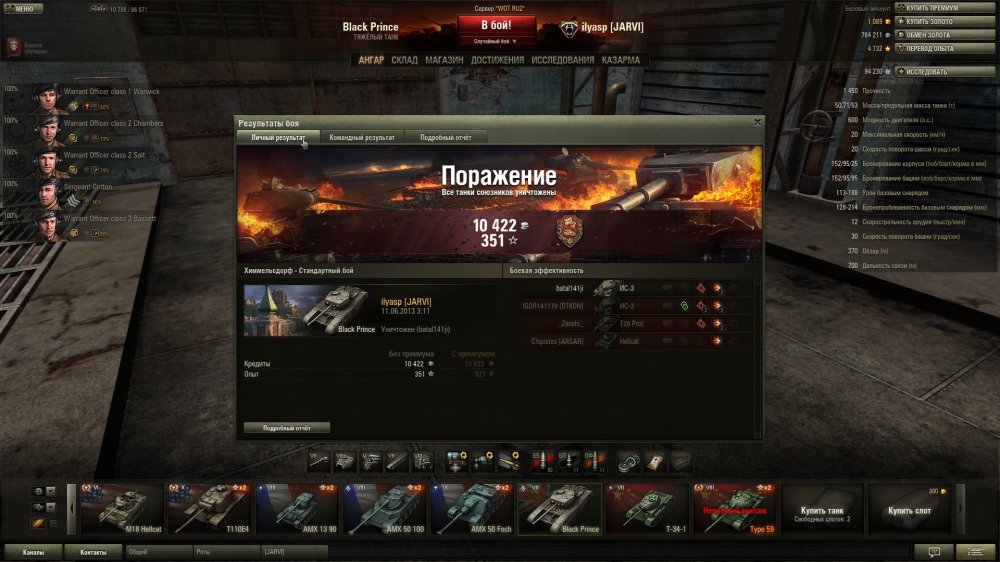Open the 'Достижения' achievements section
The height and width of the screenshot is (562, 1000).
pyautogui.click(x=497, y=60)
